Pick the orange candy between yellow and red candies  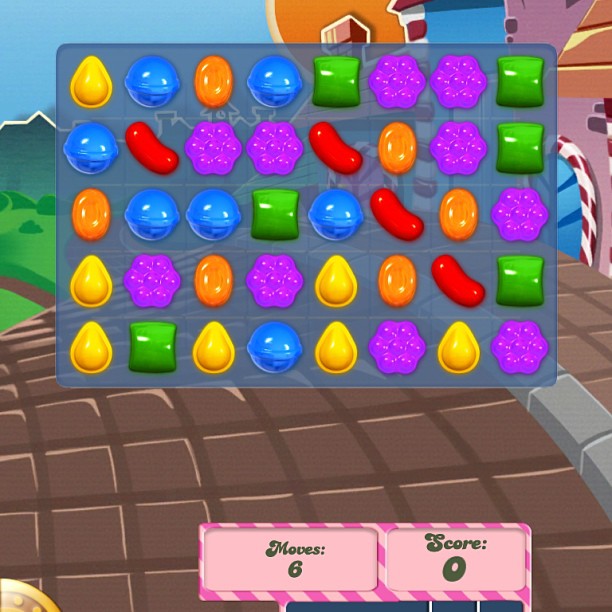click(x=397, y=281)
